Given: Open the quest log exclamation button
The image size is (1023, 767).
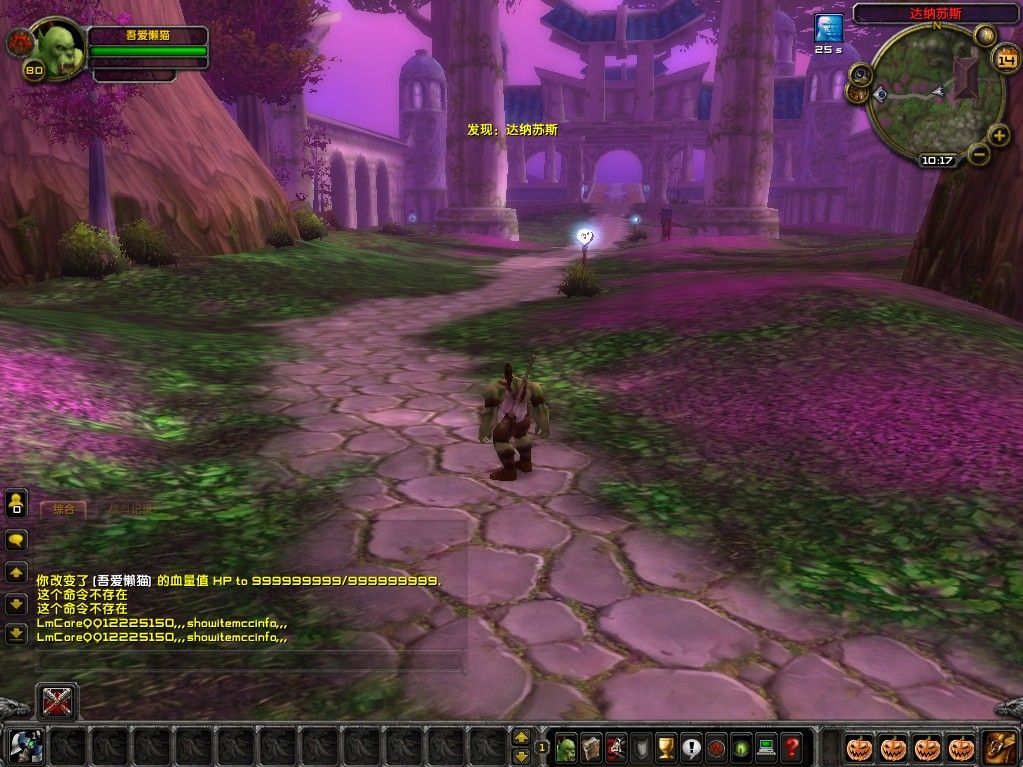Looking at the screenshot, I should click(691, 746).
